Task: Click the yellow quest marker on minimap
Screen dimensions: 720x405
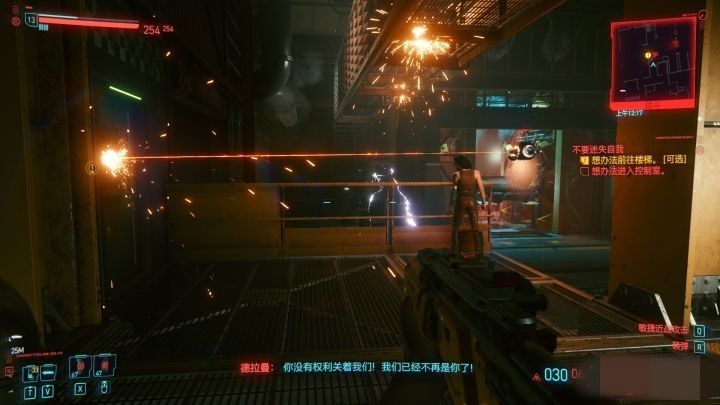Action: click(x=647, y=54)
